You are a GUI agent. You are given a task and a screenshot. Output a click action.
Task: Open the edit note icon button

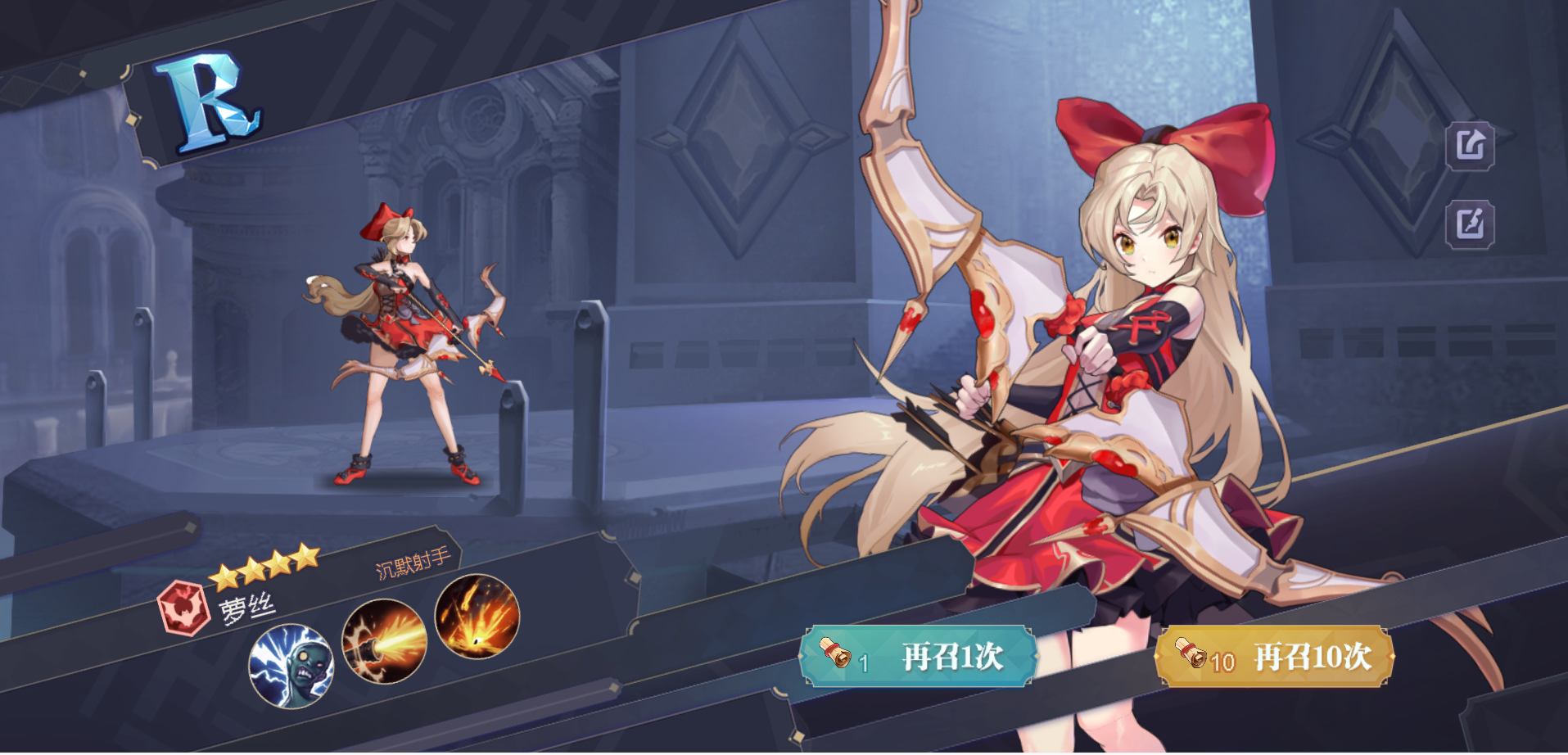(1470, 224)
